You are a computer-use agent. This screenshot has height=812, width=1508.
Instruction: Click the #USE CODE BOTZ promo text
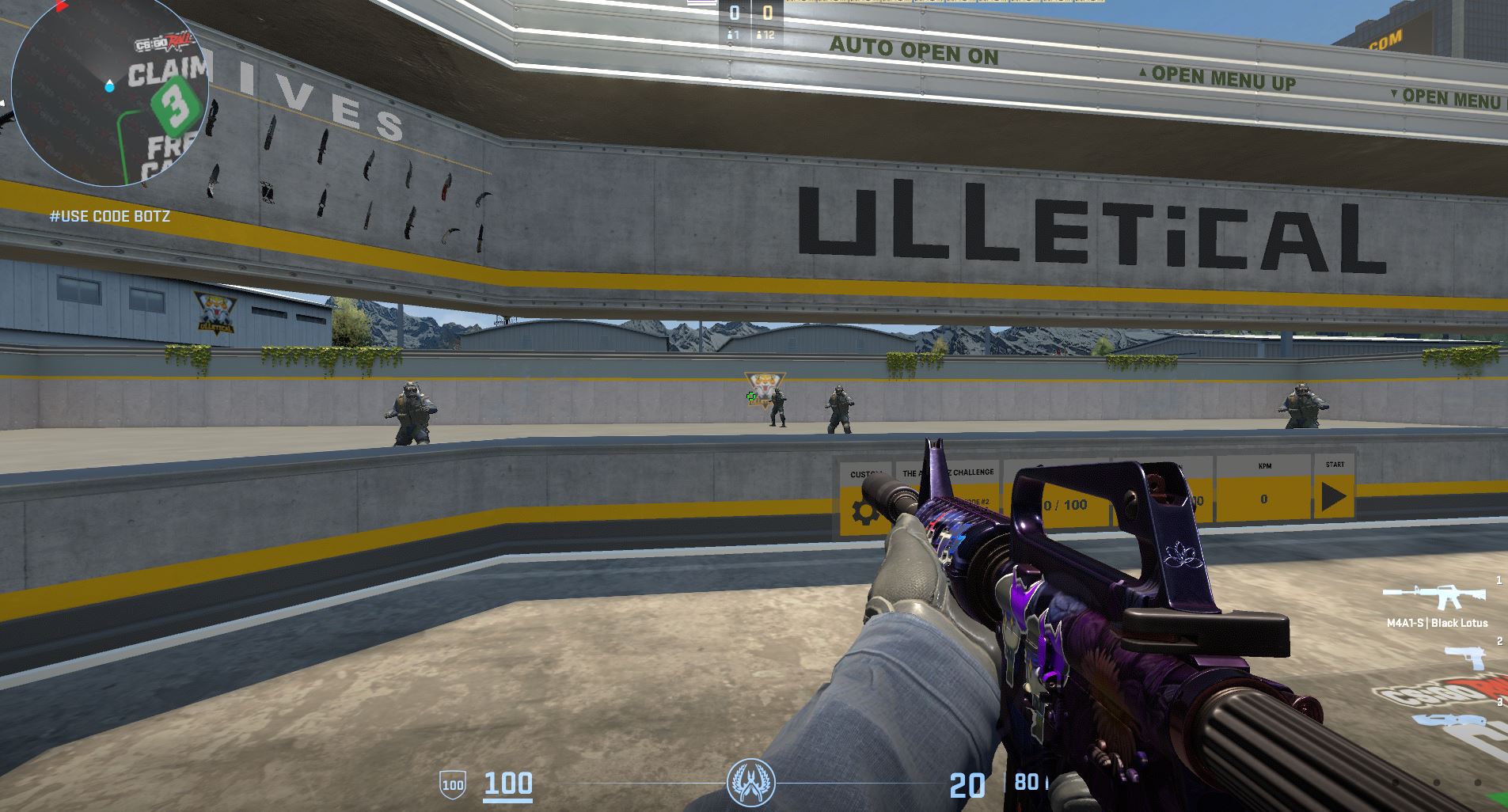click(110, 215)
